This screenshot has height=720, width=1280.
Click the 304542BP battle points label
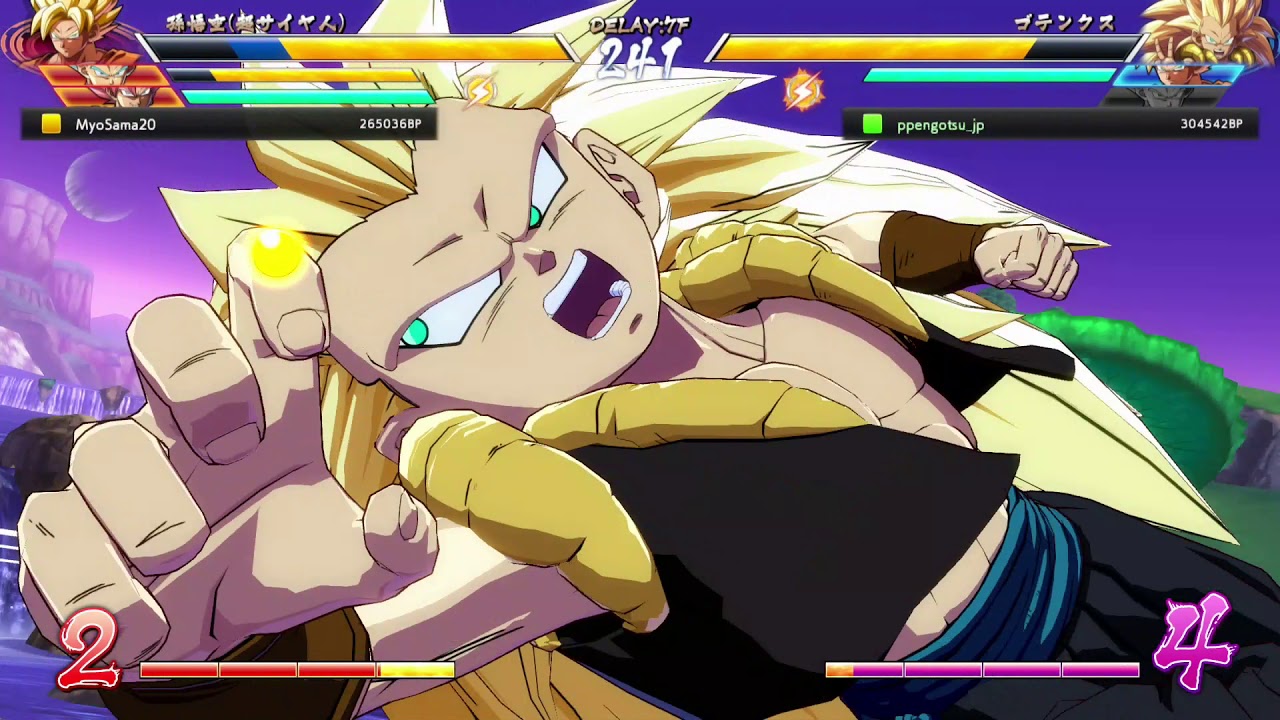tap(1210, 124)
